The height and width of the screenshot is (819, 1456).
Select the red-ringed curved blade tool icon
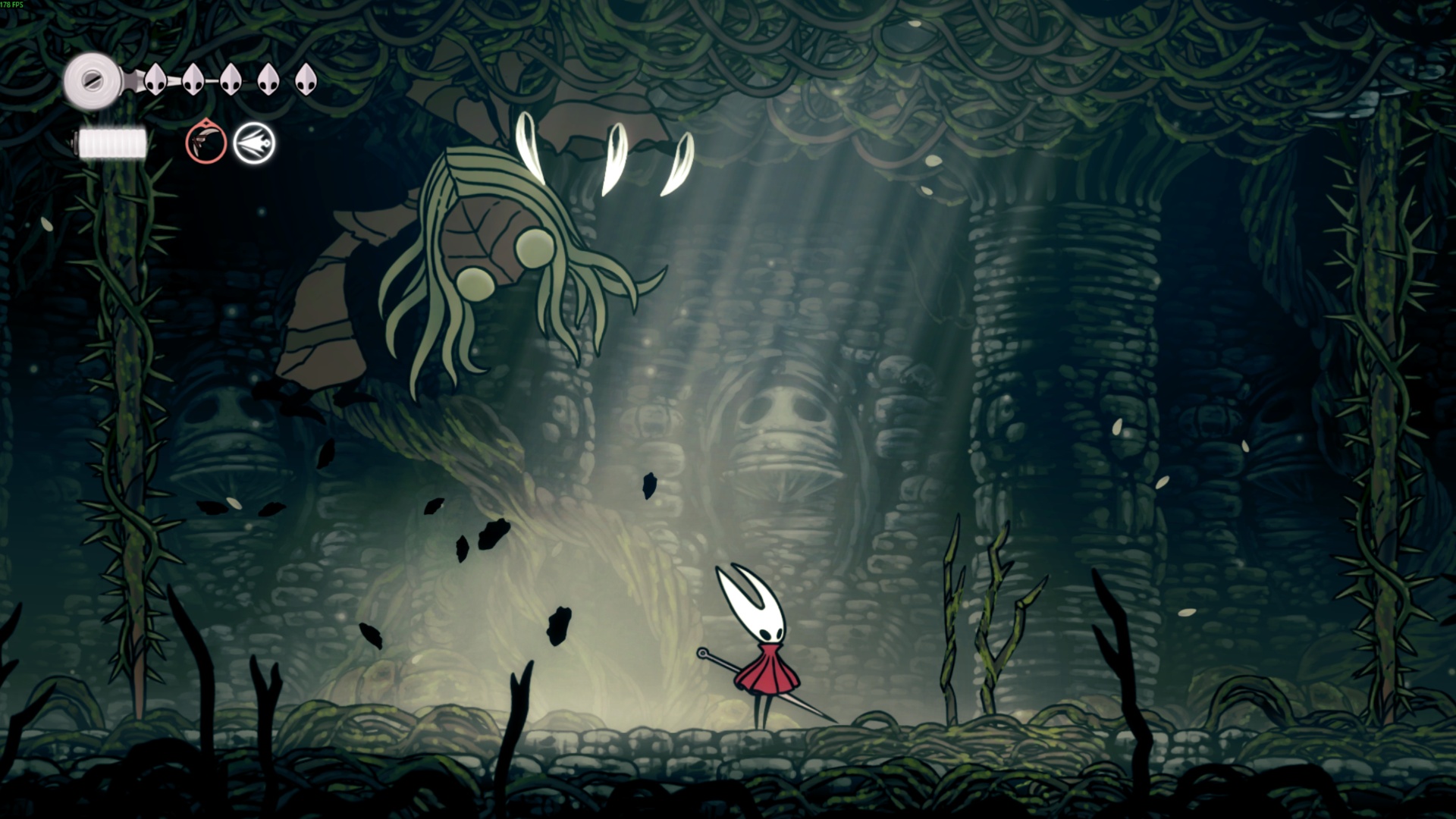[206, 143]
